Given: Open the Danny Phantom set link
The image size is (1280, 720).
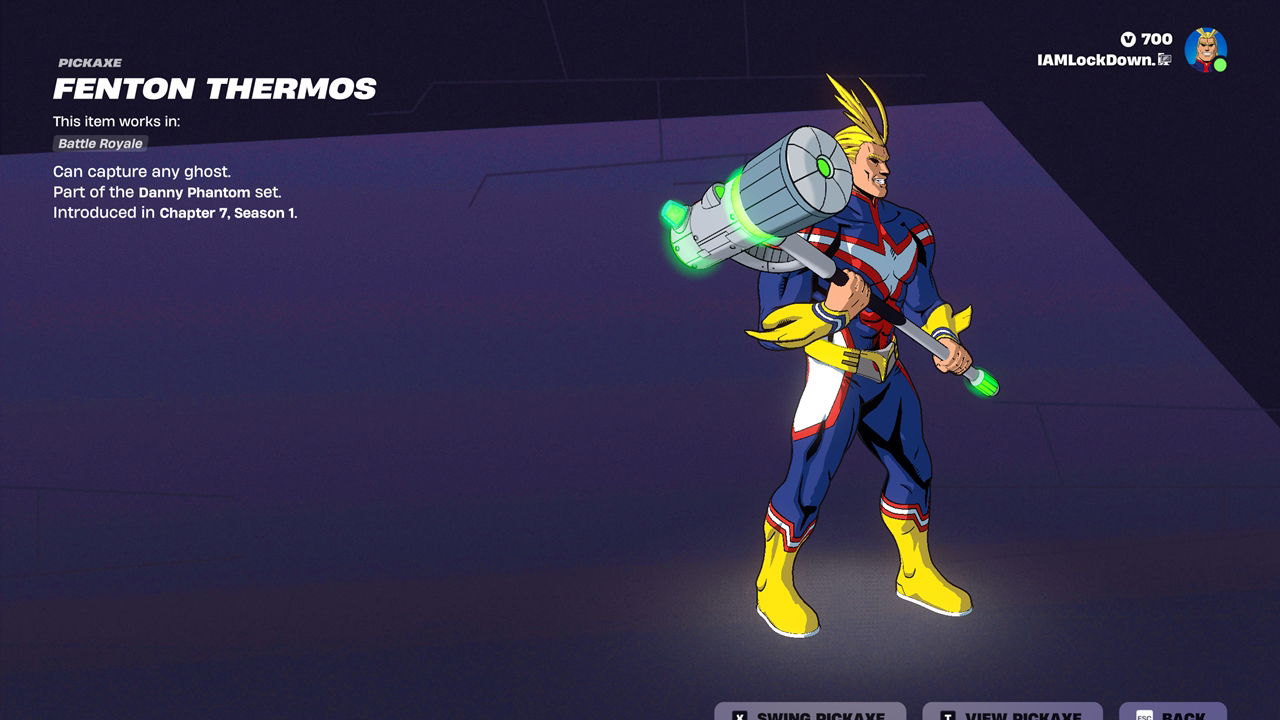Looking at the screenshot, I should pos(194,190).
